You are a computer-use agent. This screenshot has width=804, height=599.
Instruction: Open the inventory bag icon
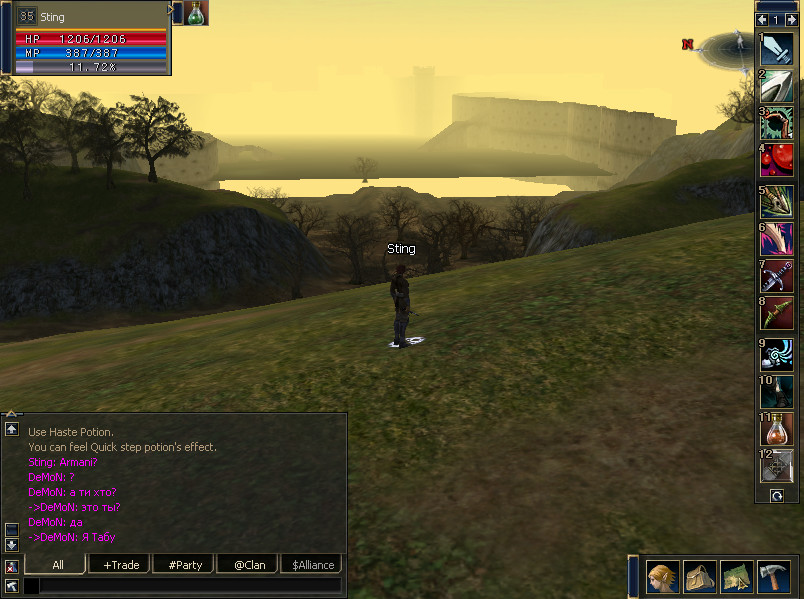699,577
